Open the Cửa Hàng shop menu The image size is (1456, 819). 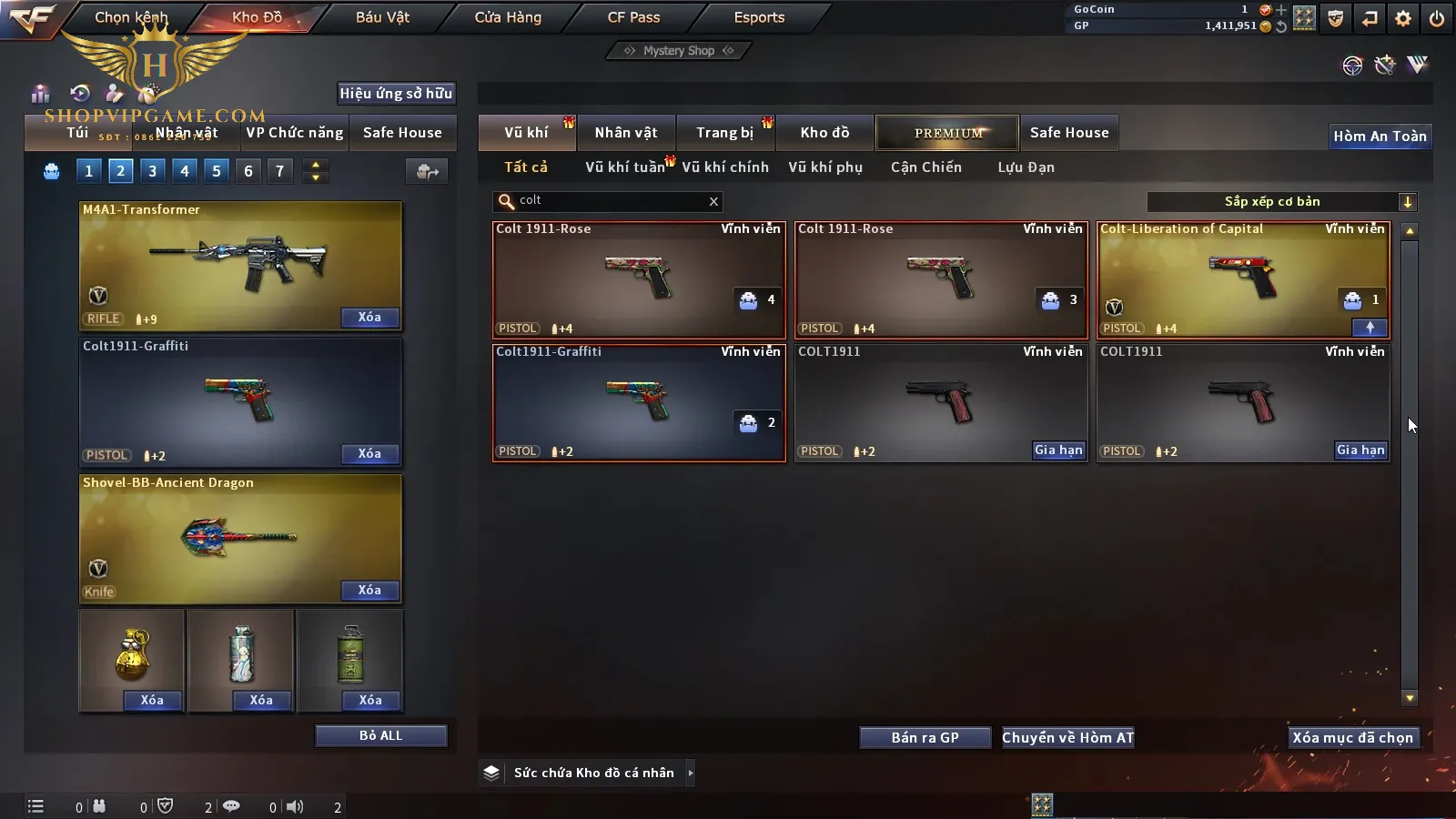pyautogui.click(x=508, y=17)
